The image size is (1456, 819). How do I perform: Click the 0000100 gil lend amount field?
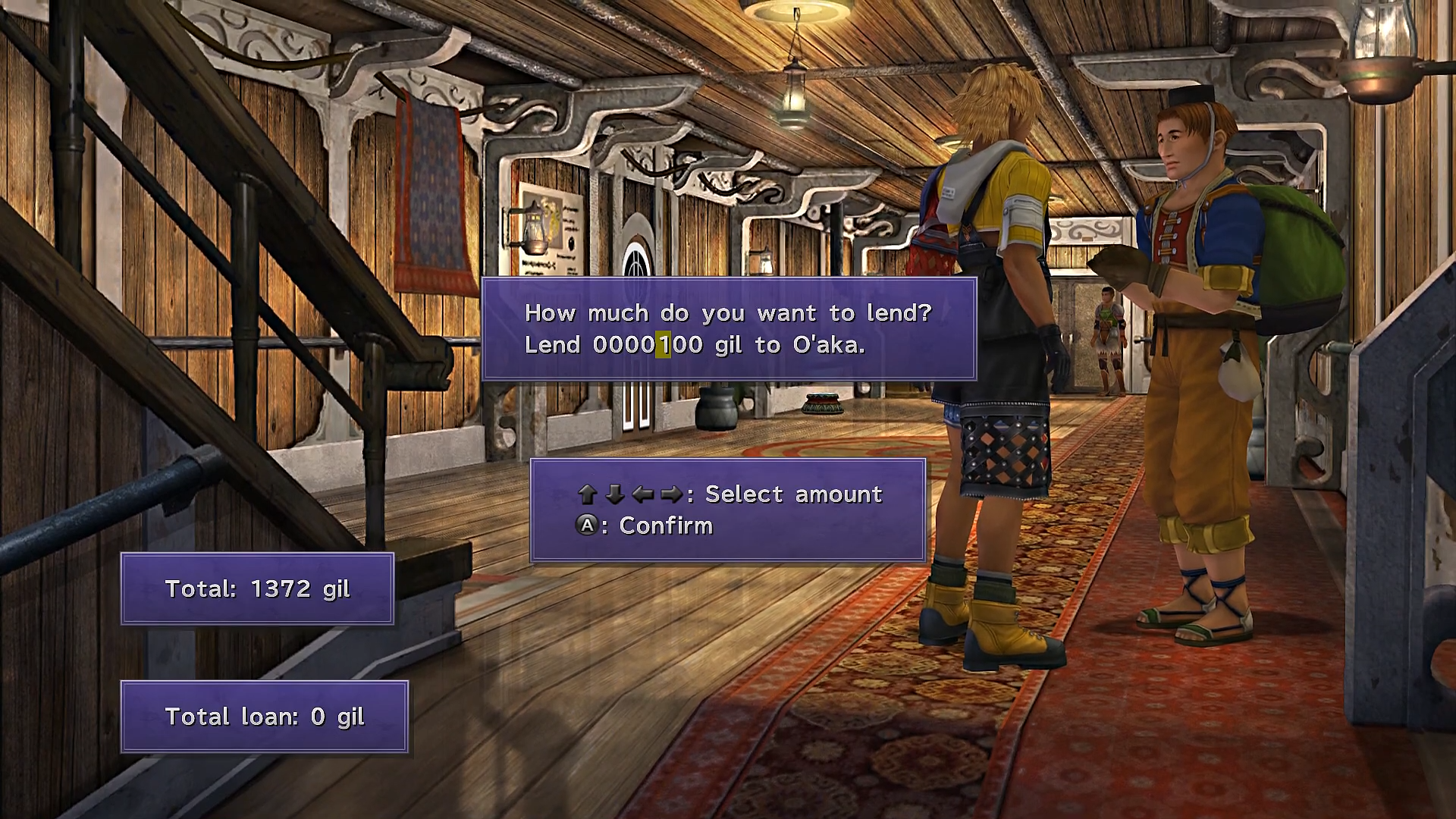pos(647,345)
